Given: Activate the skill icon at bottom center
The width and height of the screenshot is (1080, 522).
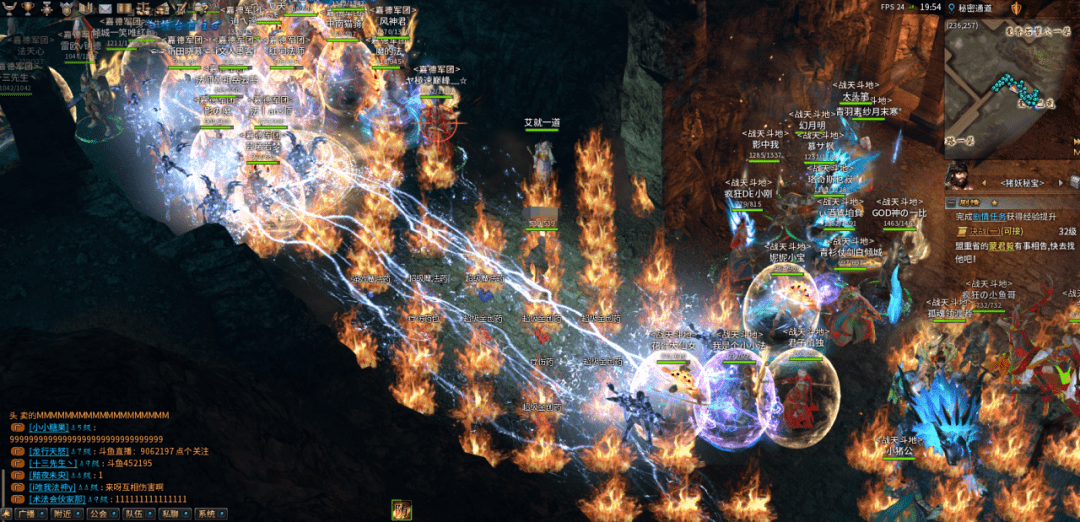Looking at the screenshot, I should [401, 510].
